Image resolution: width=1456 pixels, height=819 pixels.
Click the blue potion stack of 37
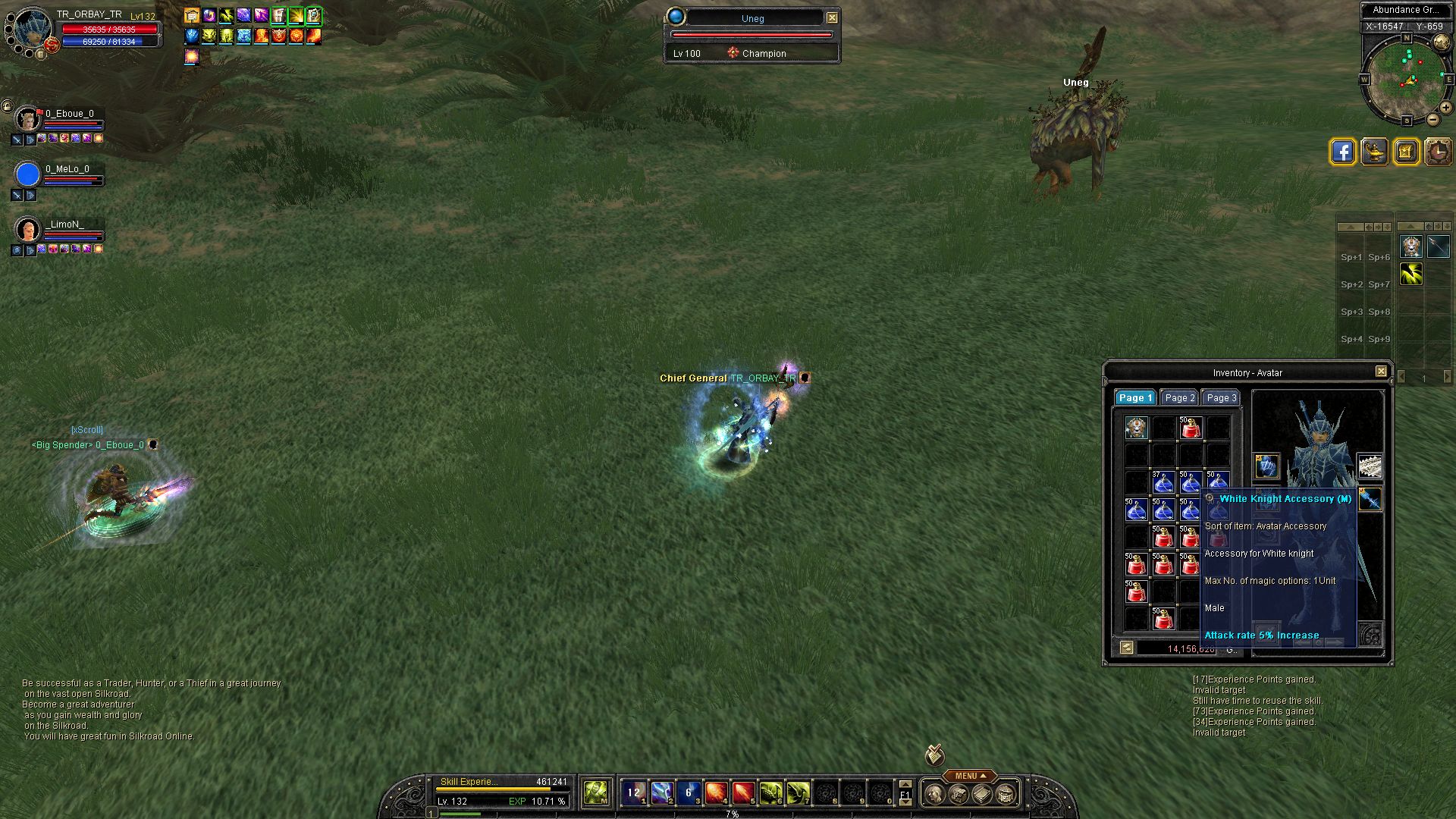1163,482
